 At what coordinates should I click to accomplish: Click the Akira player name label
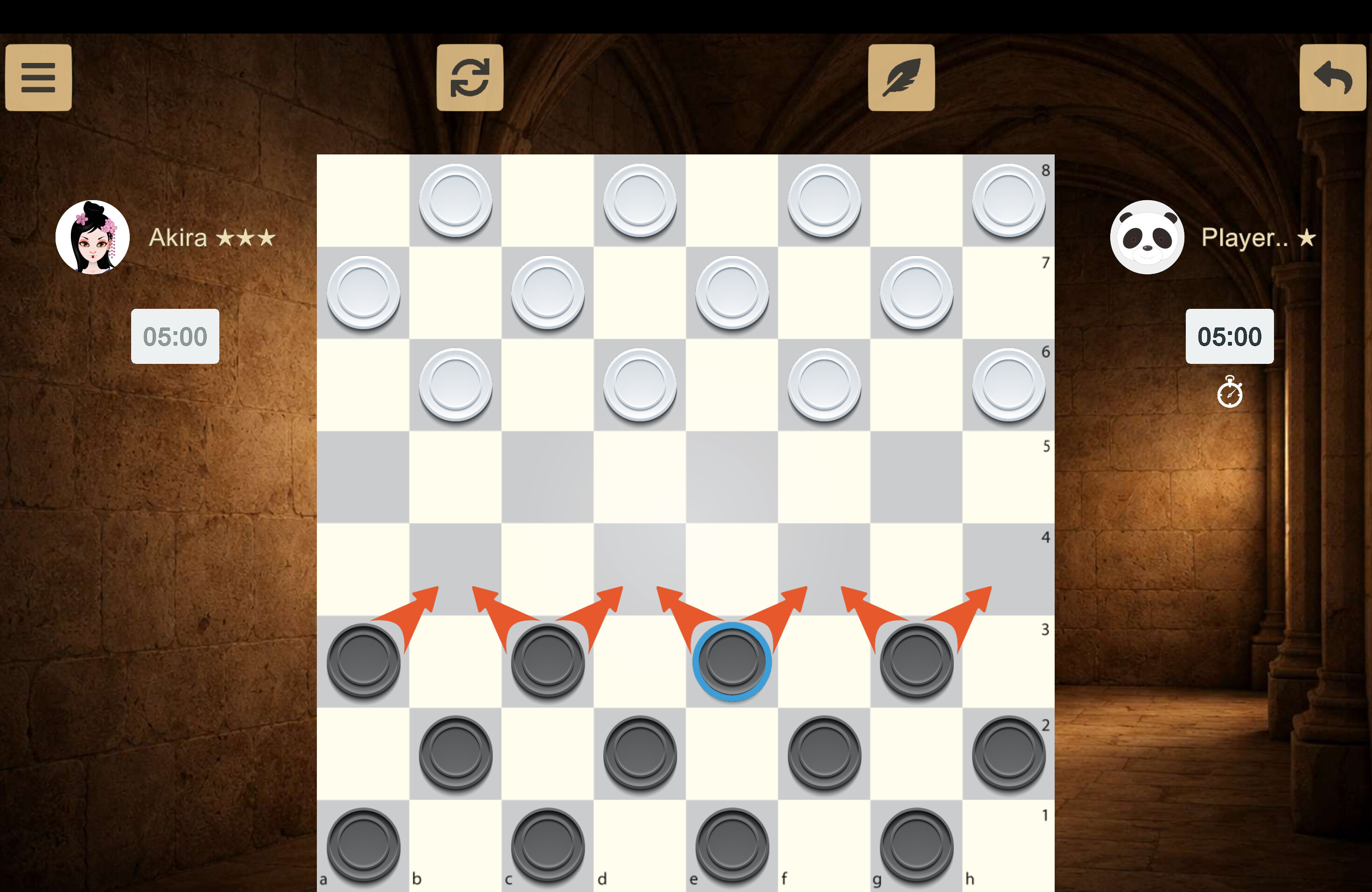pyautogui.click(x=211, y=237)
